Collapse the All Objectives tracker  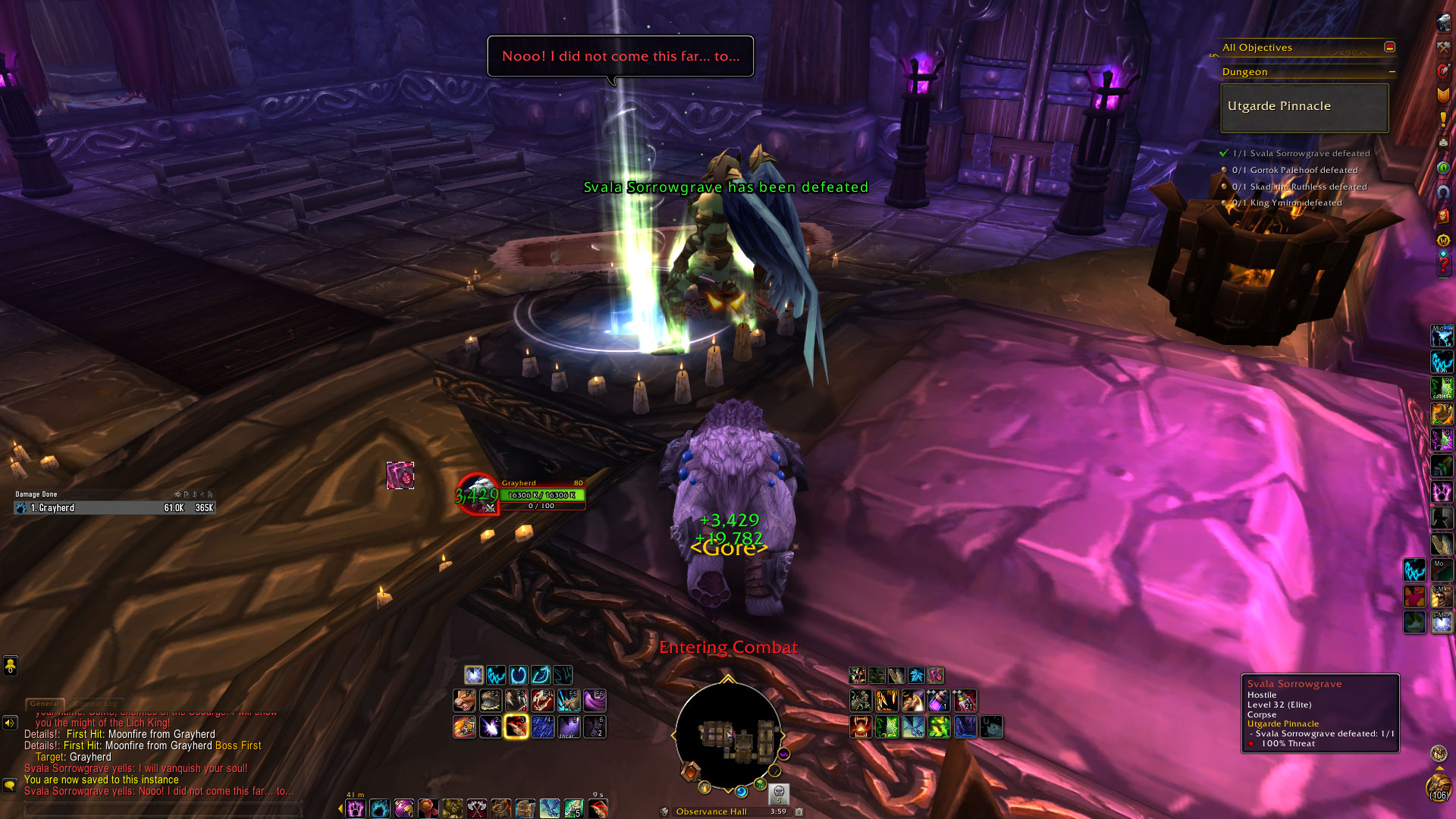1389,47
